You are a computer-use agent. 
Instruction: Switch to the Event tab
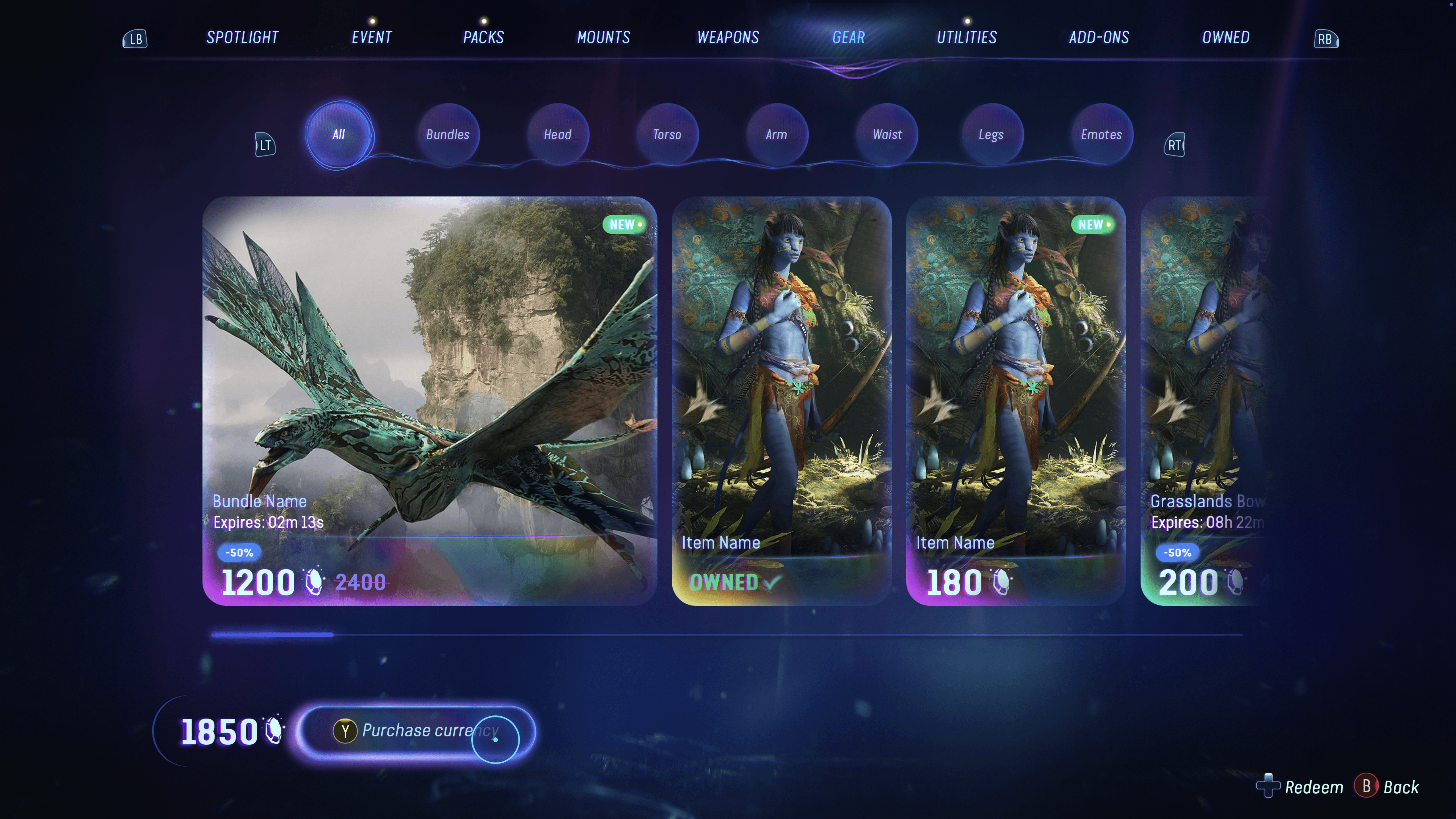[x=371, y=37]
